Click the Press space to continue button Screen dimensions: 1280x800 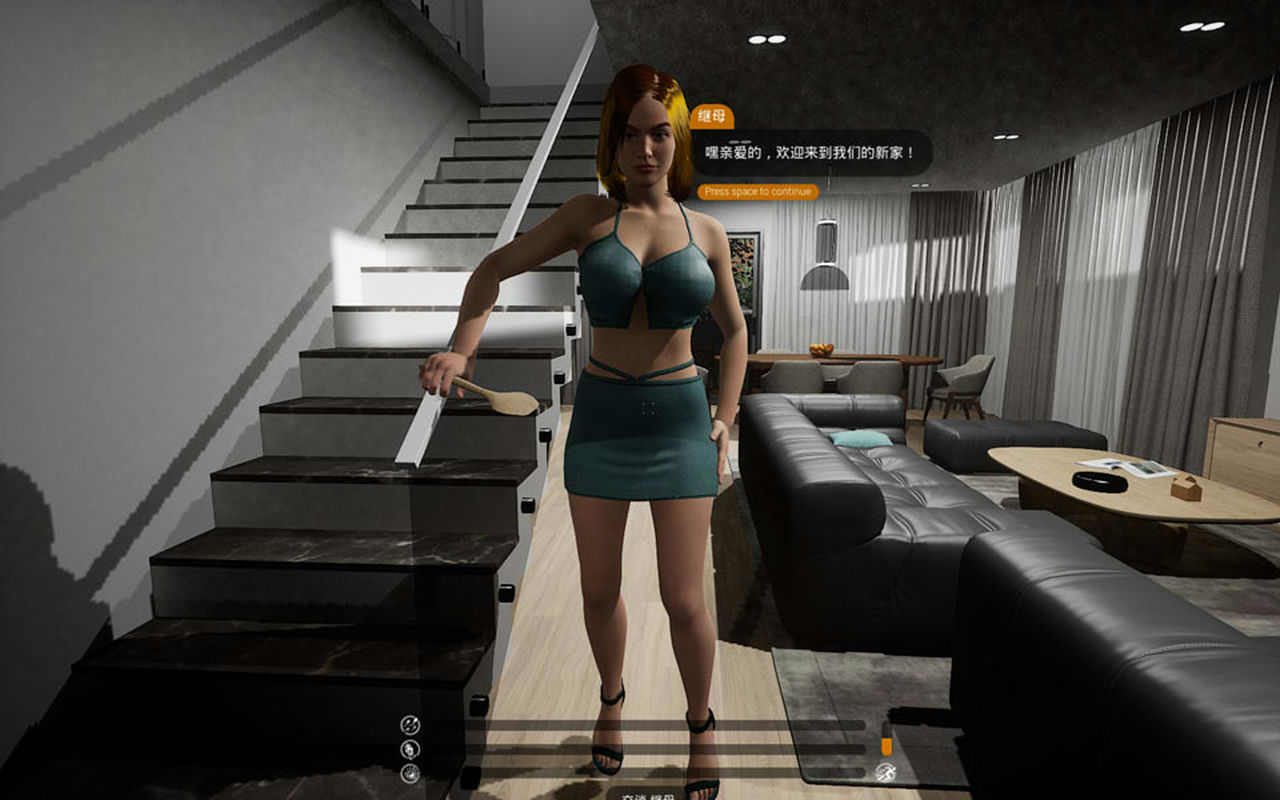(756, 190)
